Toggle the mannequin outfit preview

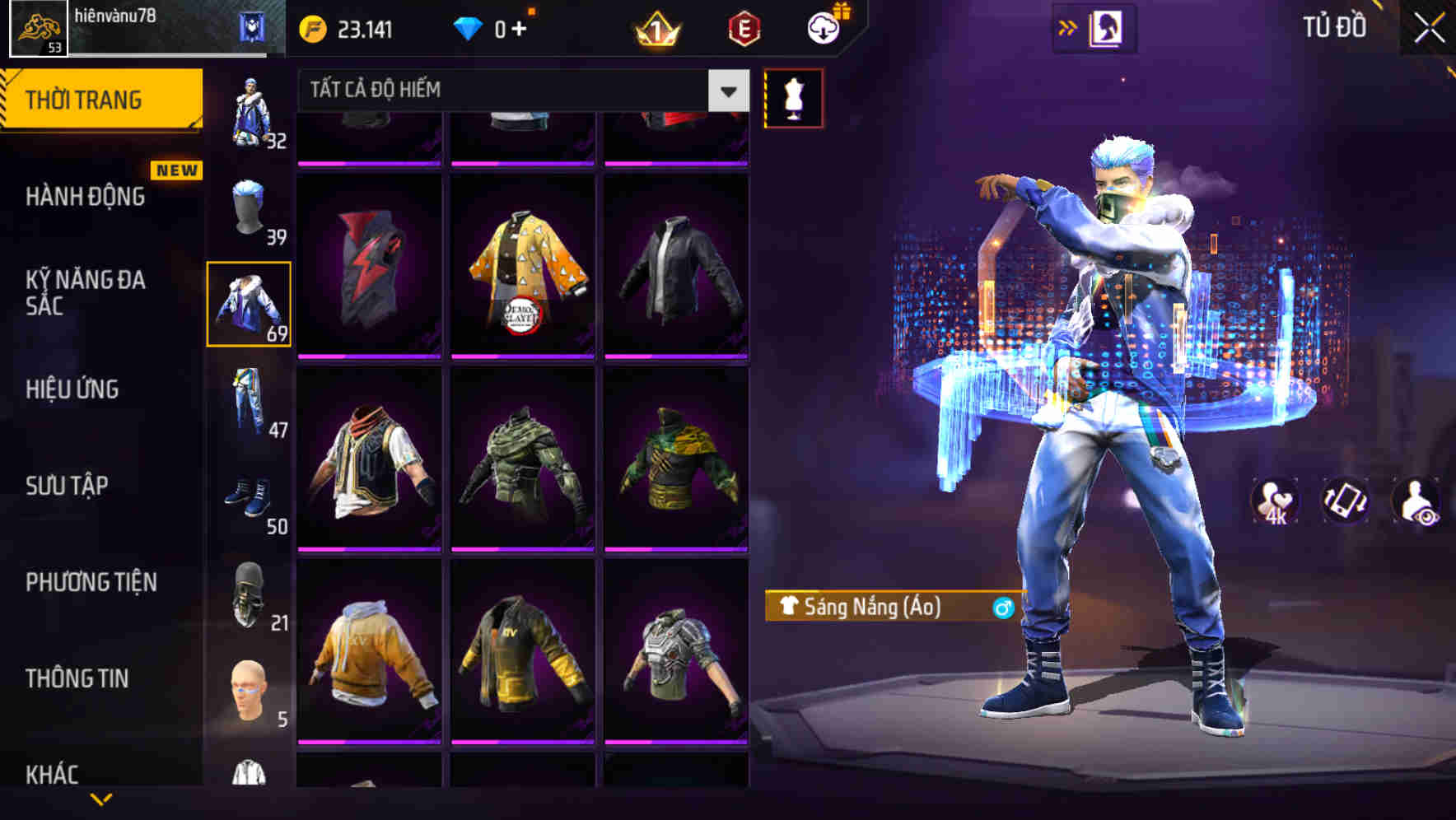pos(793,97)
